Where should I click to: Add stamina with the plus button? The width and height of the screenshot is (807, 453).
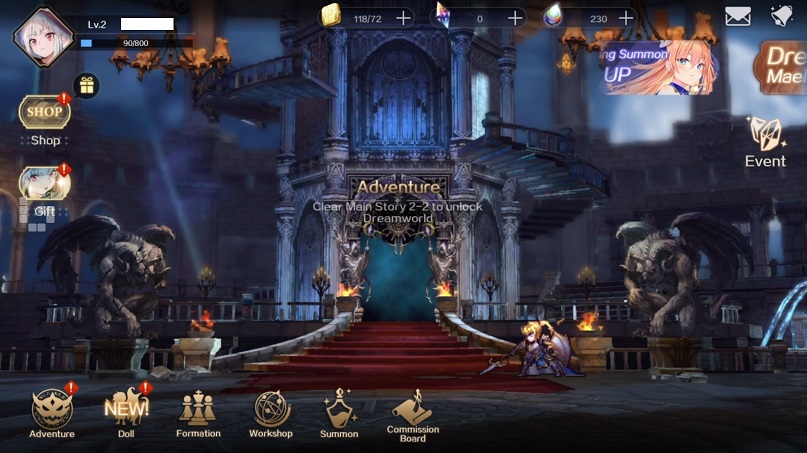click(x=403, y=18)
